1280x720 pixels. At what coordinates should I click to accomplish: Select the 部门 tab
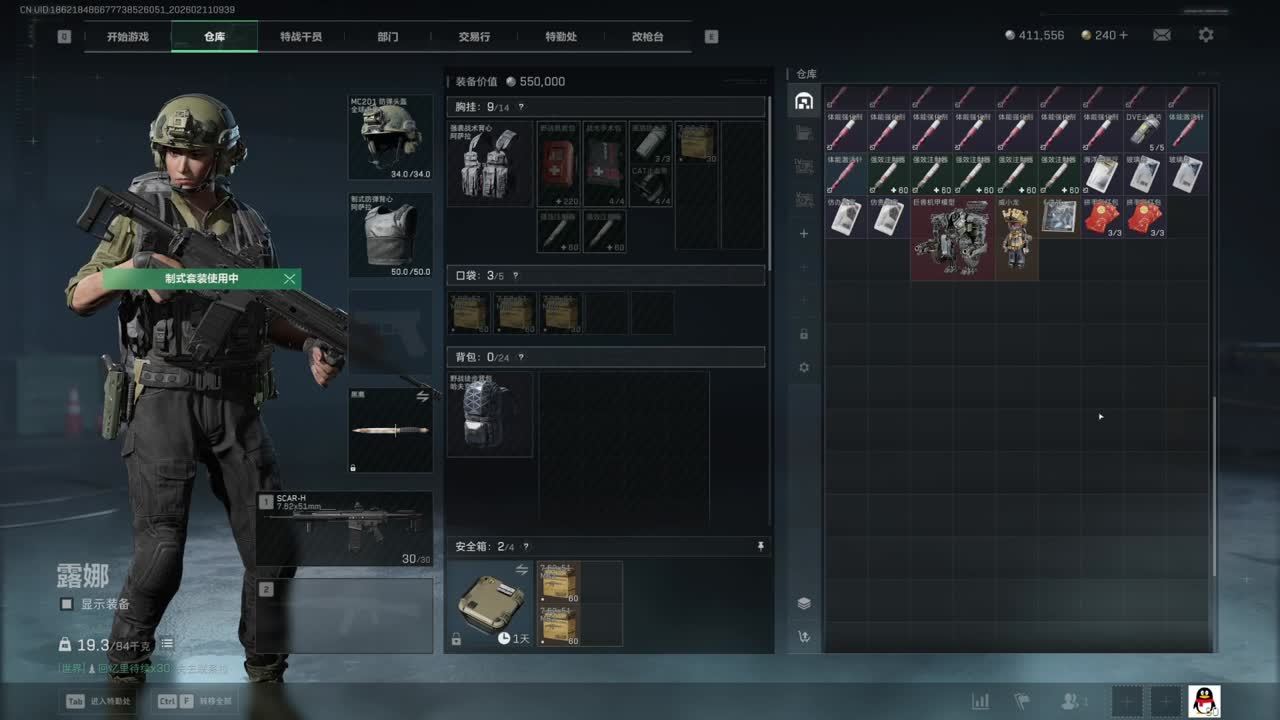click(388, 37)
